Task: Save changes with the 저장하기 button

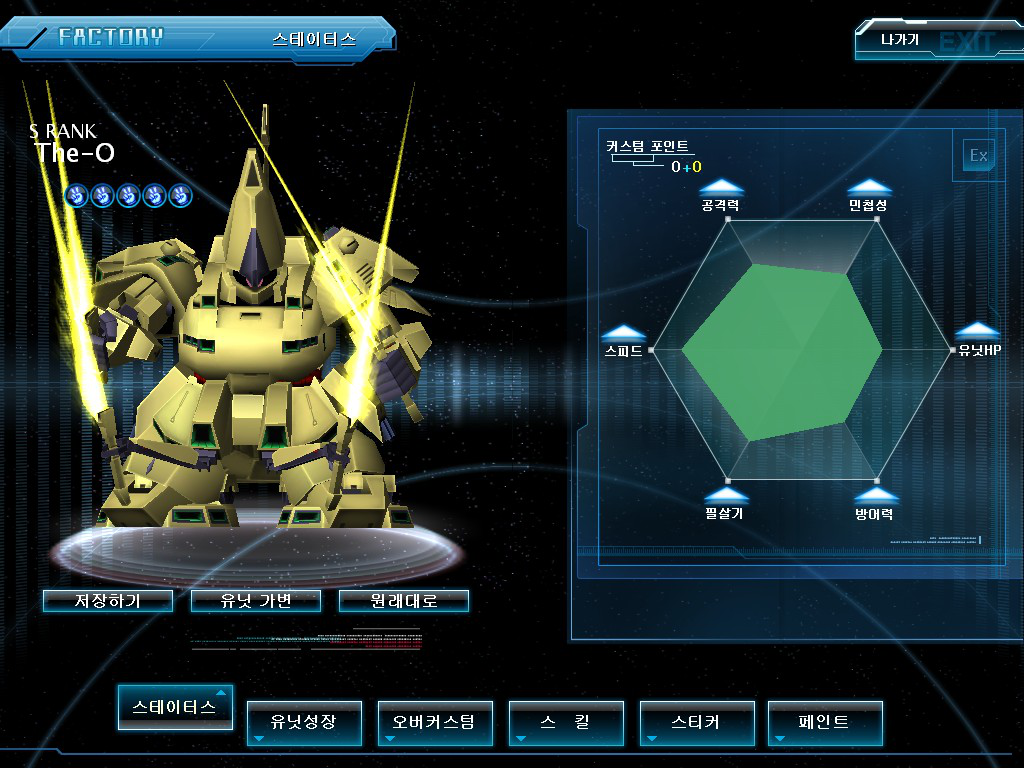Action: tap(108, 601)
